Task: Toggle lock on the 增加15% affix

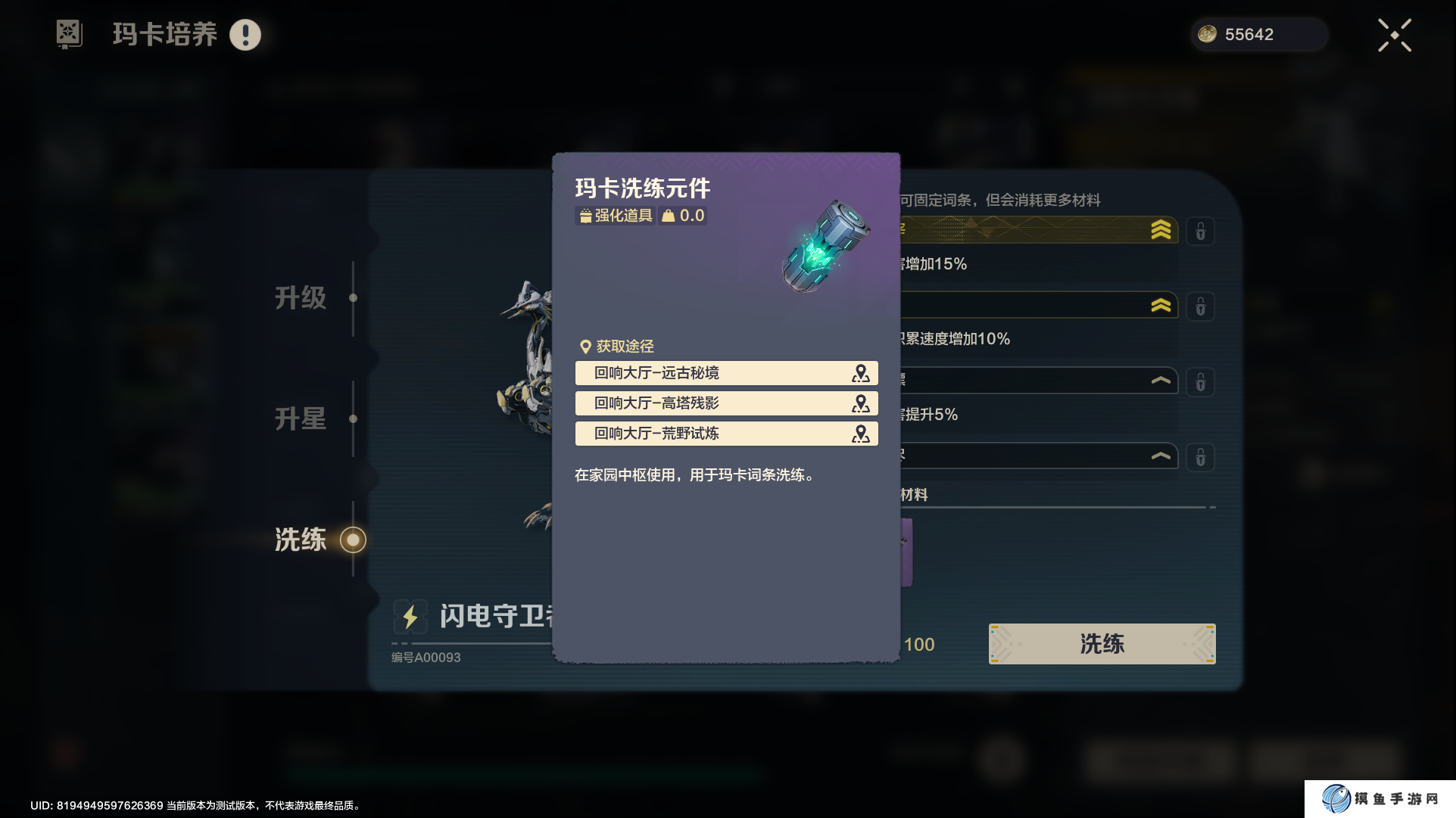Action: 1200,232
